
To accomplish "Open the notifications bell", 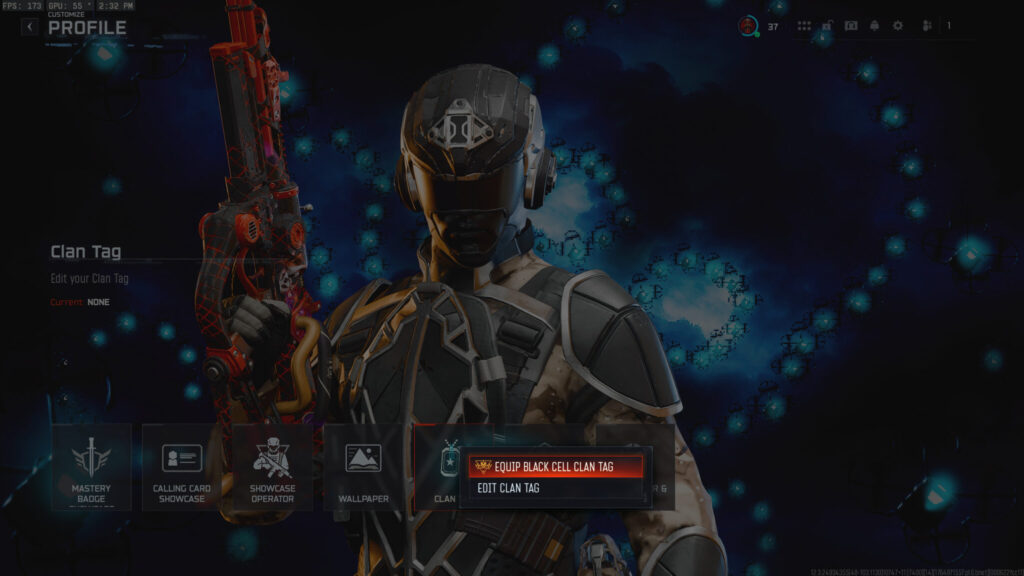I will (x=874, y=26).
